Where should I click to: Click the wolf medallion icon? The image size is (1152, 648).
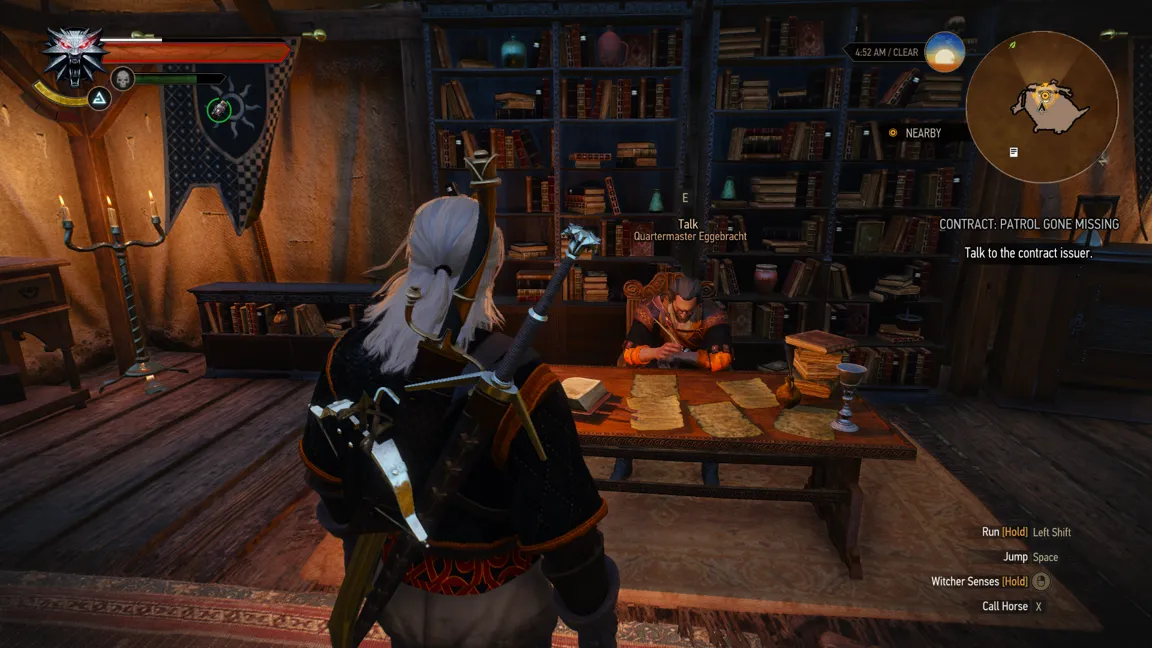click(x=75, y=54)
